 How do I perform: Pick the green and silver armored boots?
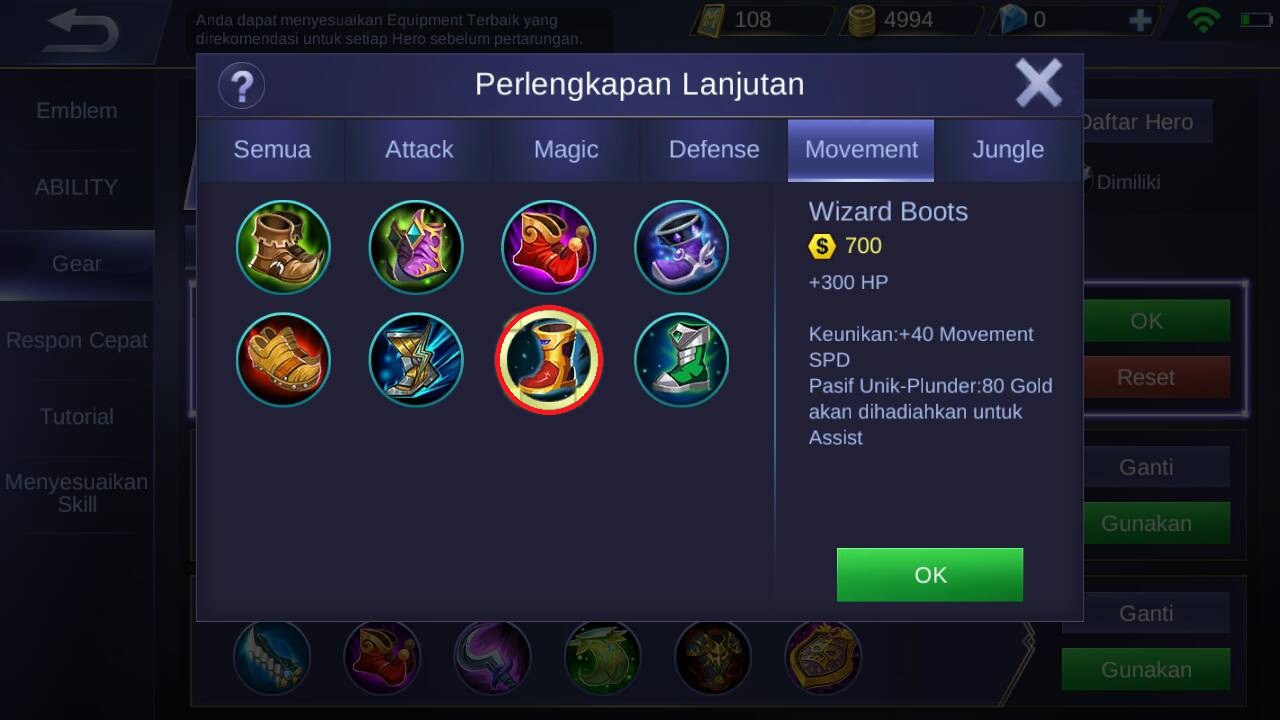pos(681,360)
